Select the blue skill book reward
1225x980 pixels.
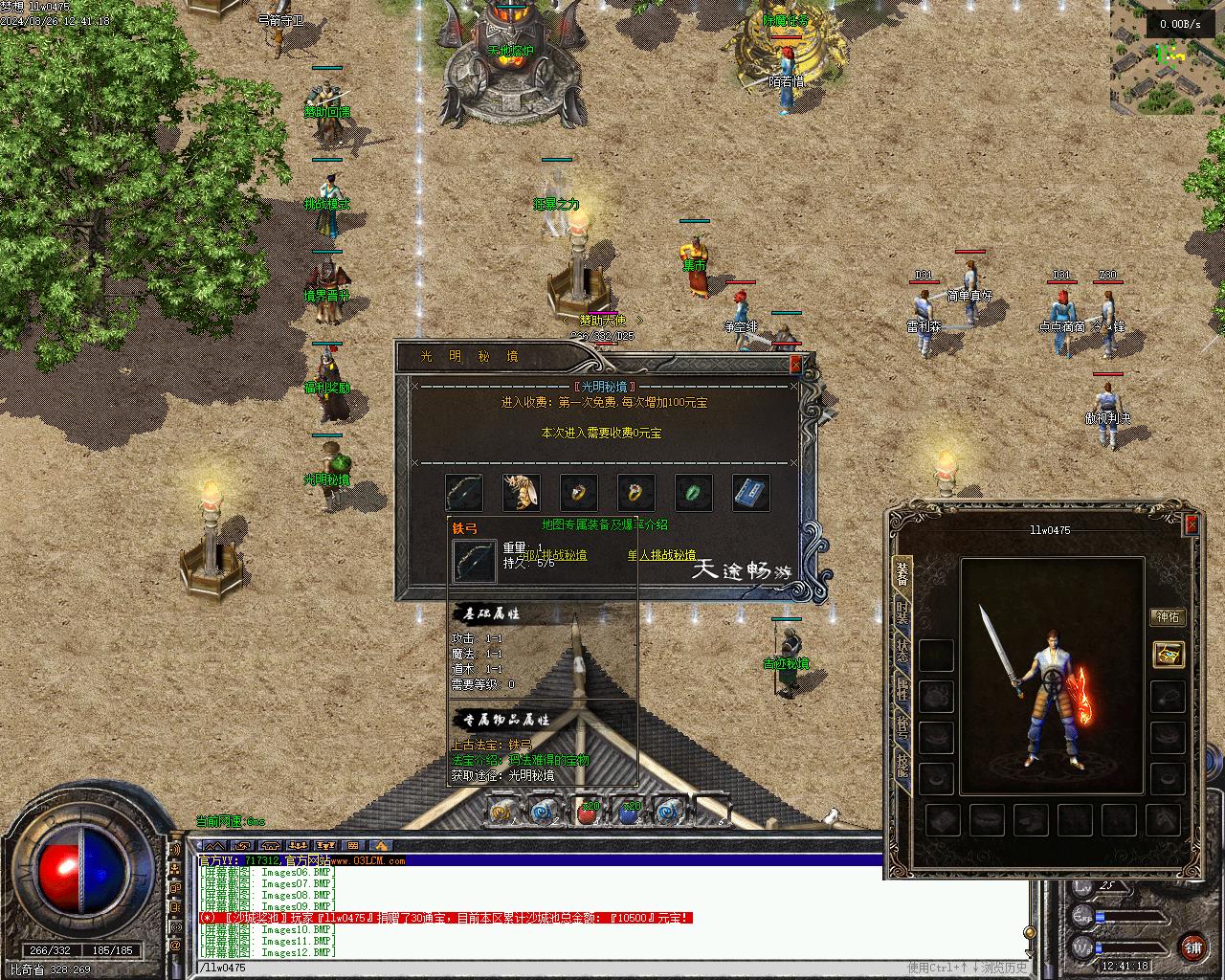pos(751,493)
